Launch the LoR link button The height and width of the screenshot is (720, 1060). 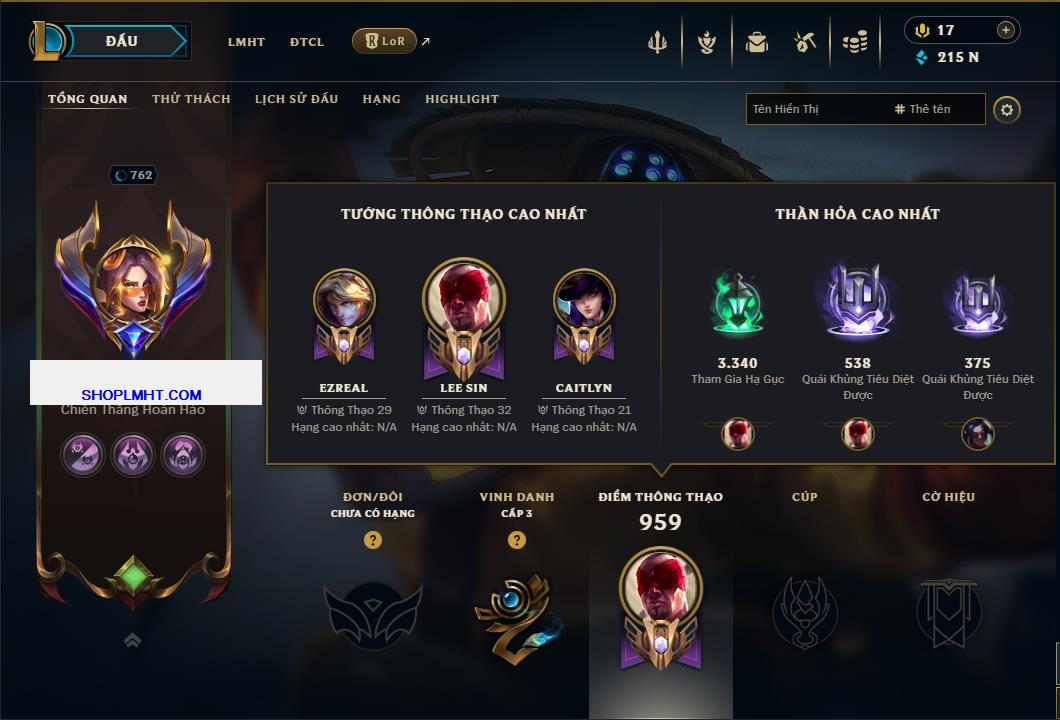click(384, 41)
